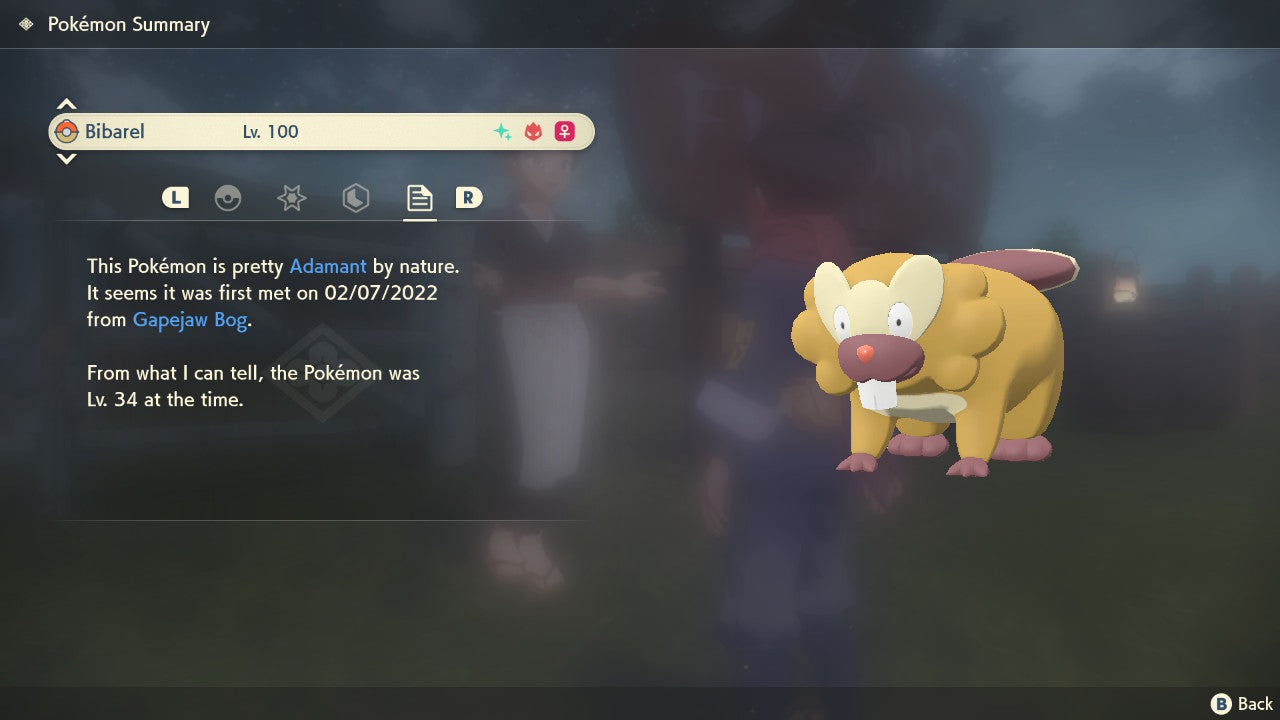Go to next Pokémon with down arrow
1280x720 pixels.
(66, 158)
